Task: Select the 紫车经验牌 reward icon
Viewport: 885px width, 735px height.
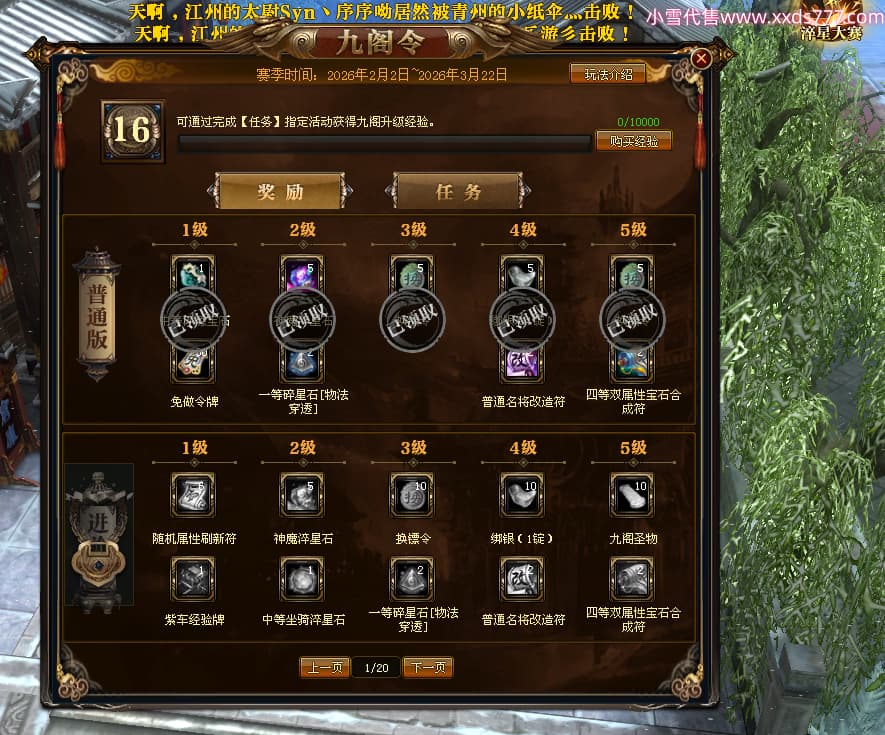Action: pyautogui.click(x=193, y=578)
